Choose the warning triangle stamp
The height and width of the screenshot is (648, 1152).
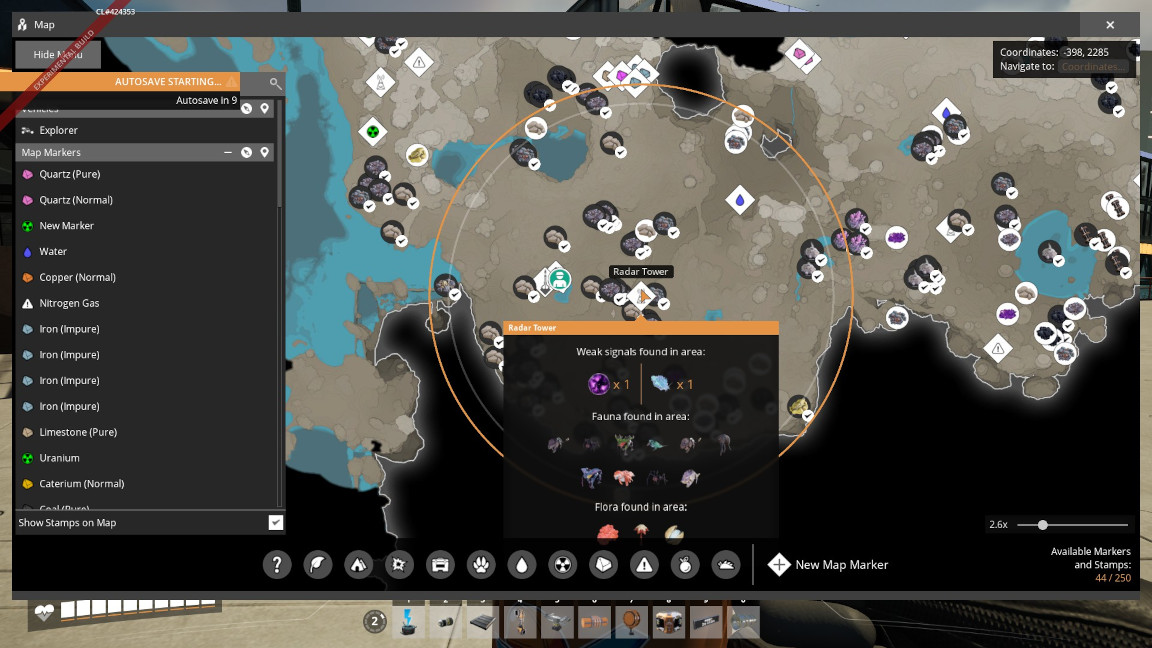(645, 565)
